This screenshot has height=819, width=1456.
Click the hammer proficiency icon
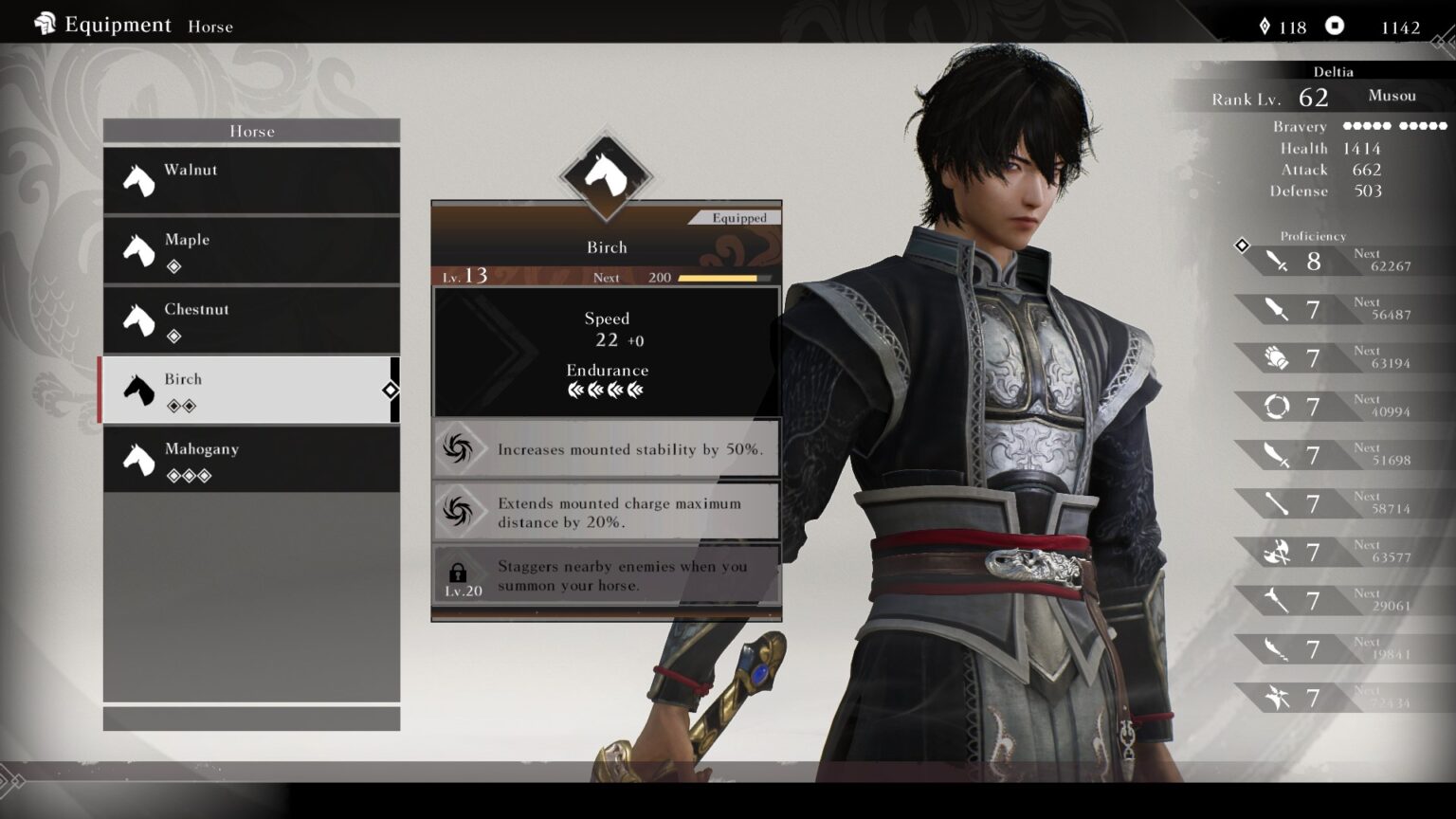(x=1277, y=600)
